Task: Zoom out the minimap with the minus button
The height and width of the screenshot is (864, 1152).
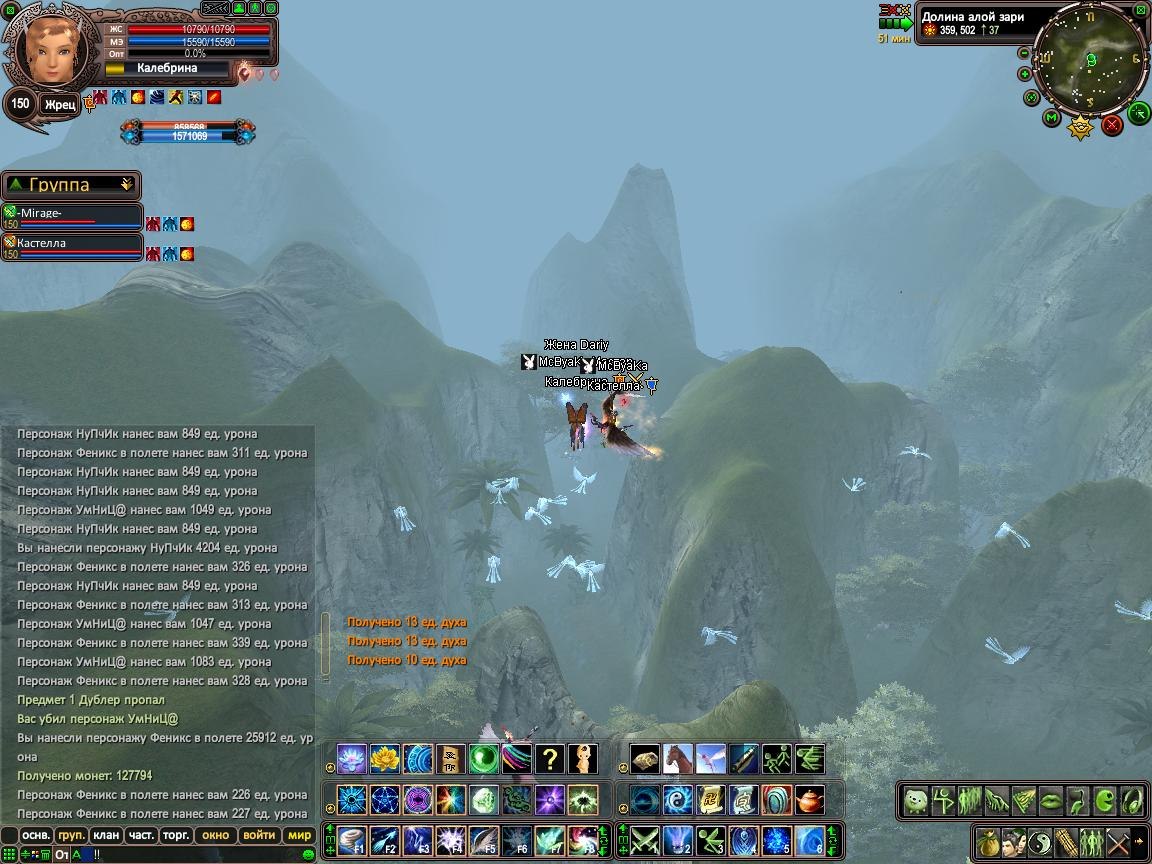Action: 1023,52
